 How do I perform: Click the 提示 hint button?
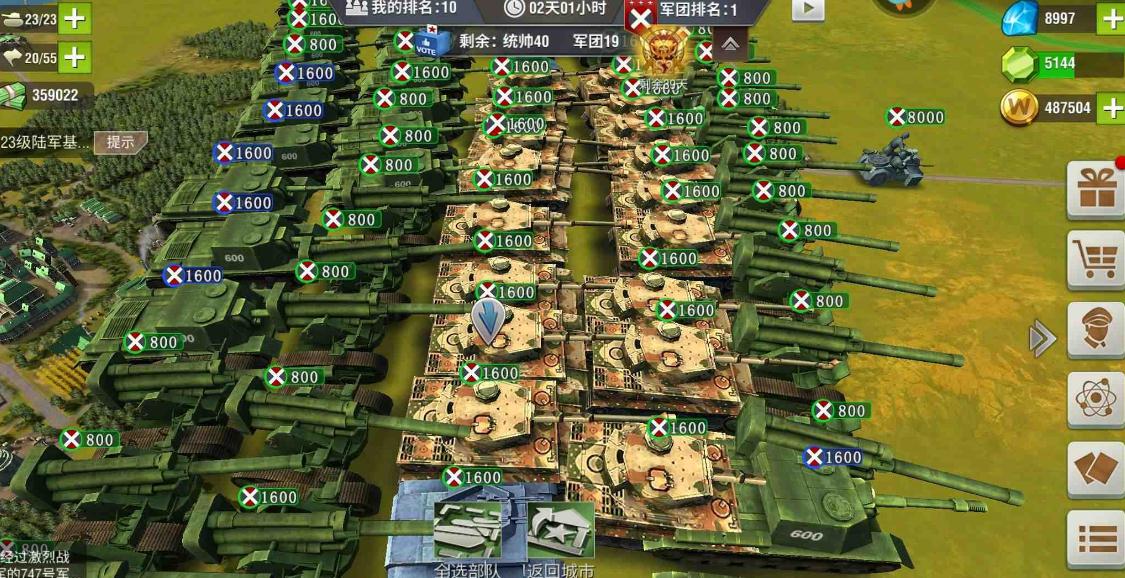[x=120, y=142]
